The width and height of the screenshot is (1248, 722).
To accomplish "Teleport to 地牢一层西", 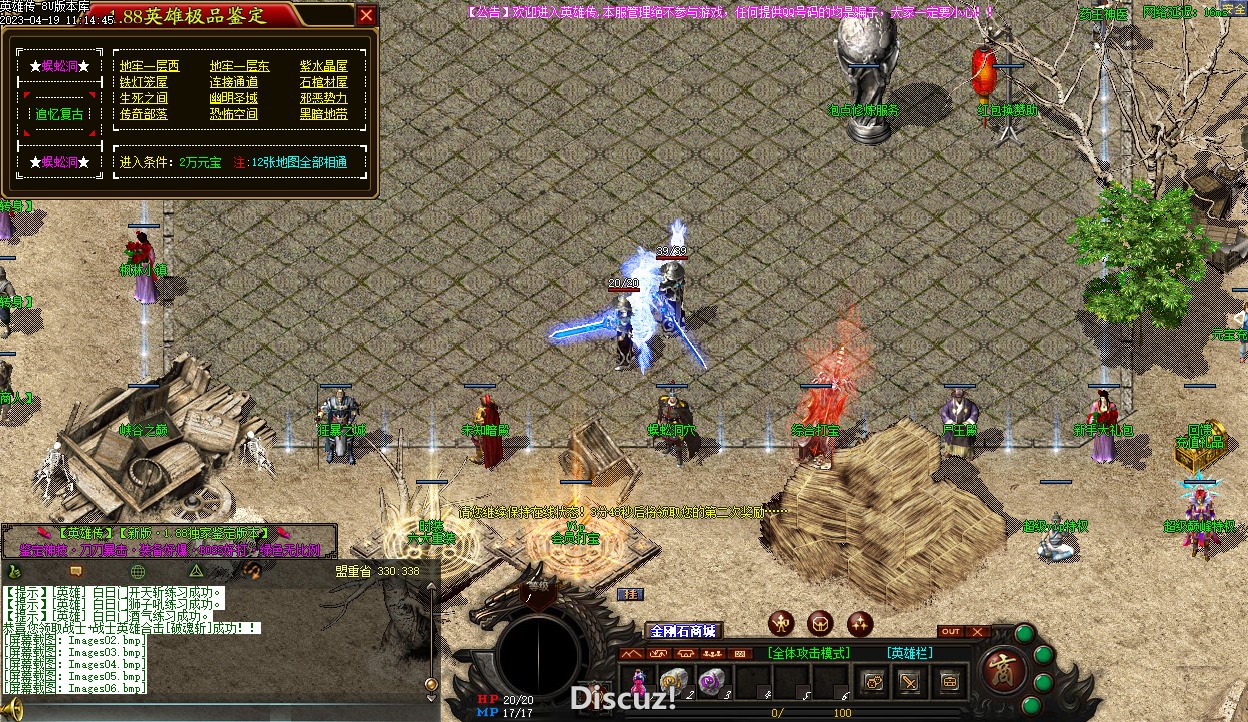I will pos(150,66).
